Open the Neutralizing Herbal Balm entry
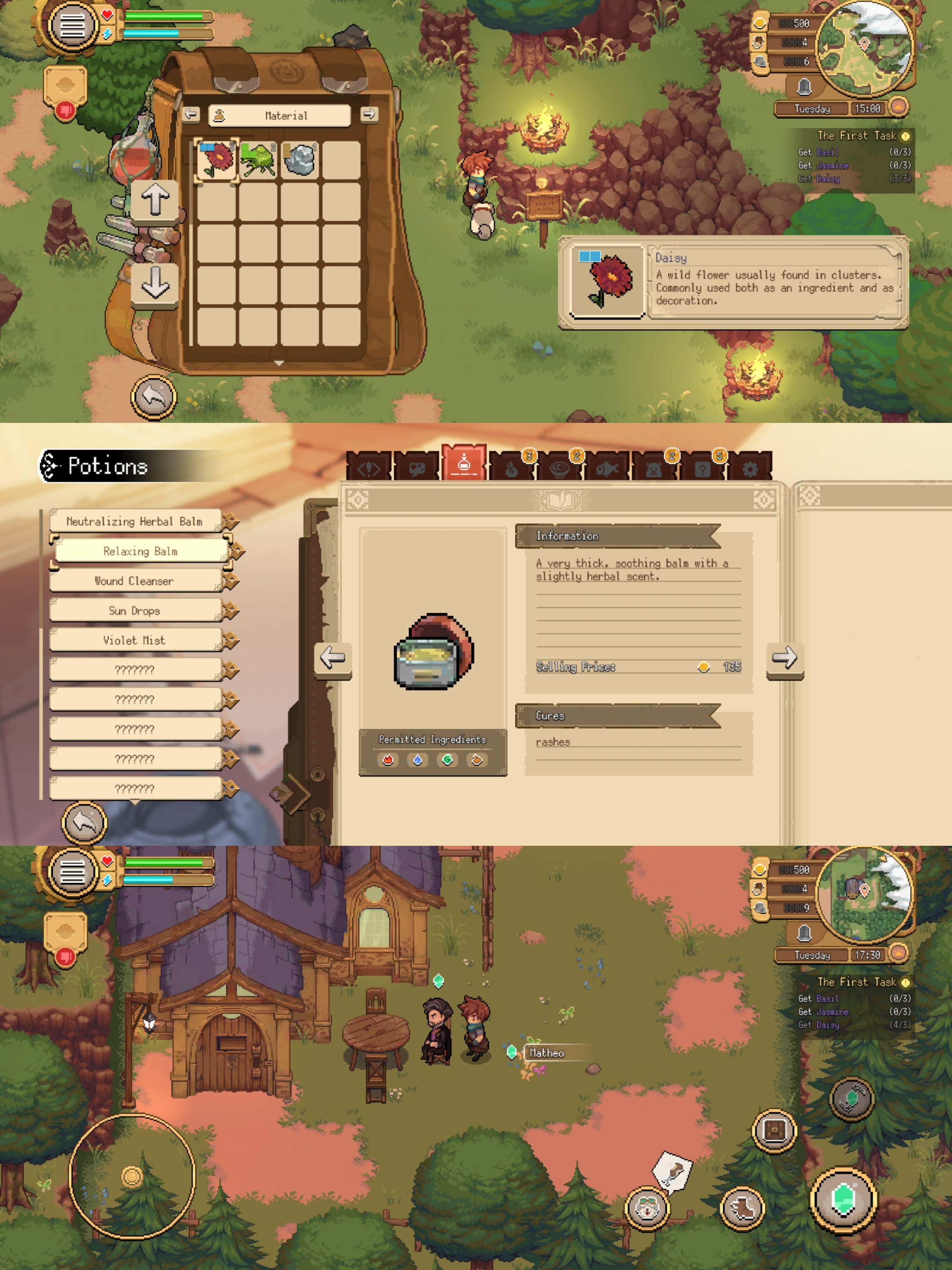 coord(135,521)
